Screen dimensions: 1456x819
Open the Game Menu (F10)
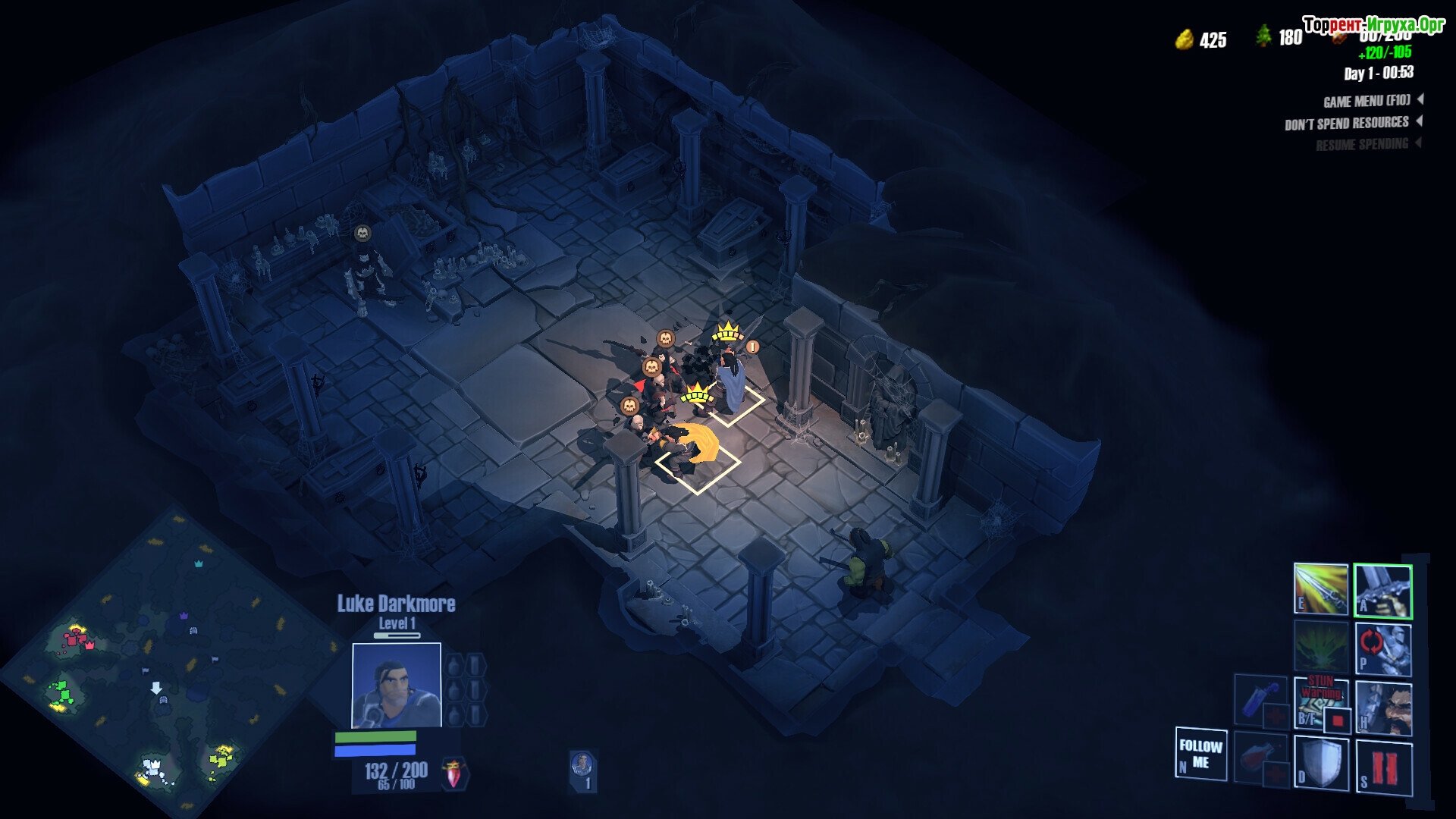point(1367,101)
